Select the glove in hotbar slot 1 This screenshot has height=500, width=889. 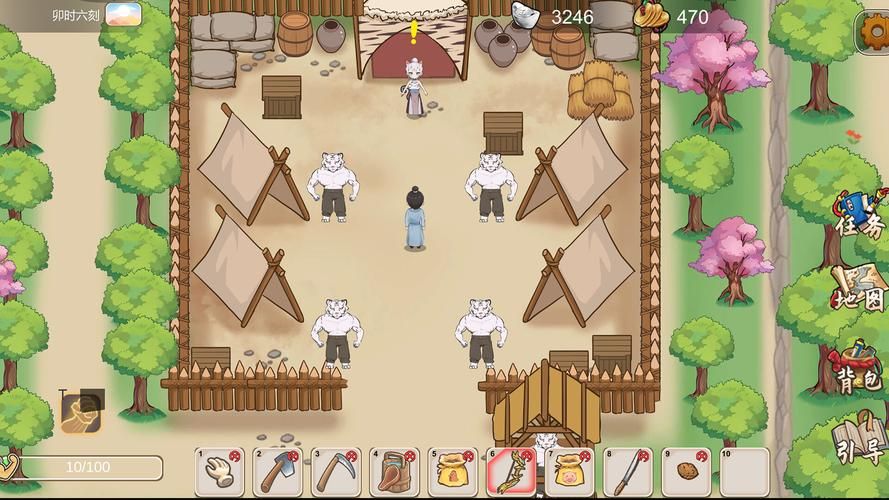(220, 472)
